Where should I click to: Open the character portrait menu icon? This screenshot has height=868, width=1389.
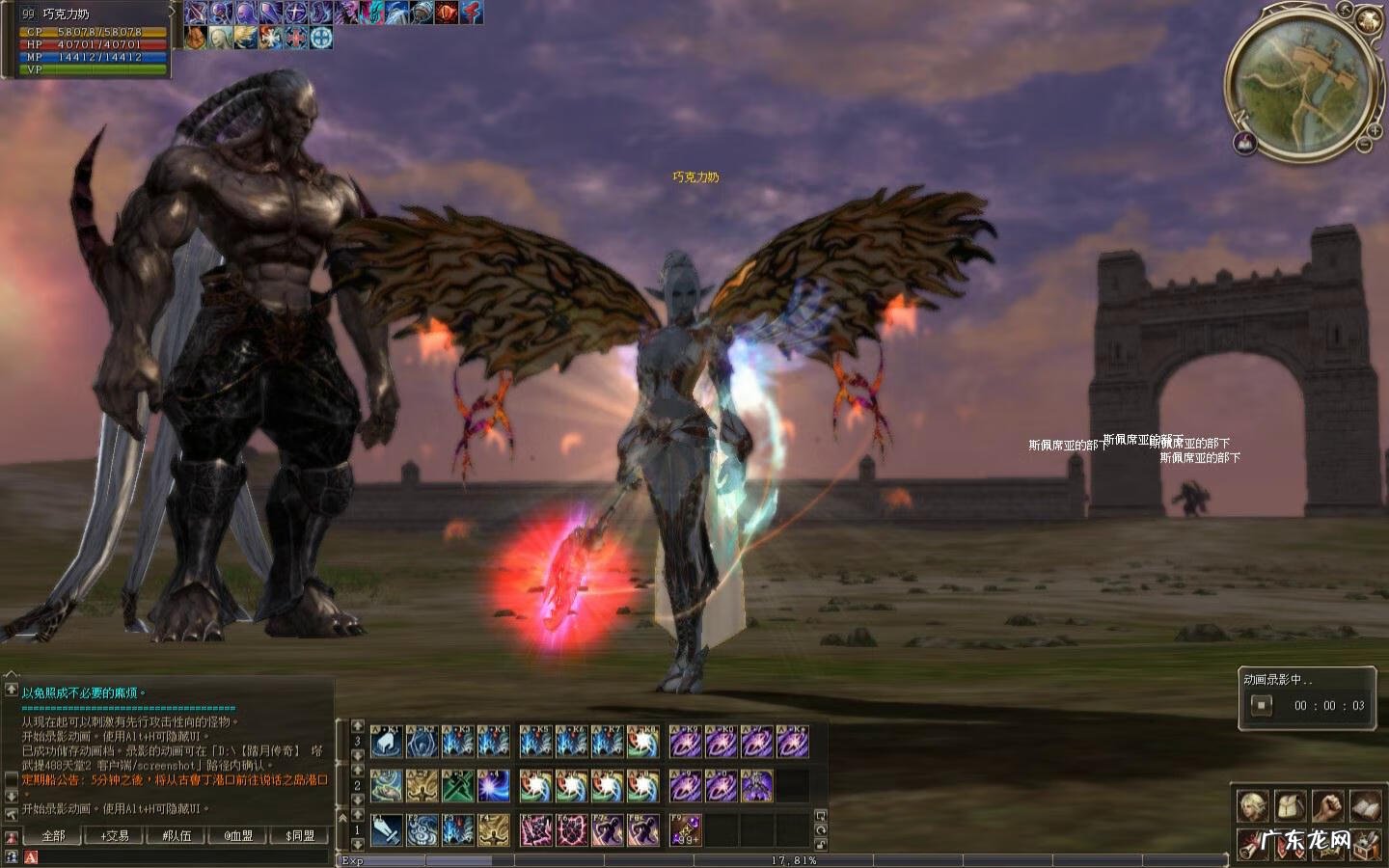coord(1253,805)
